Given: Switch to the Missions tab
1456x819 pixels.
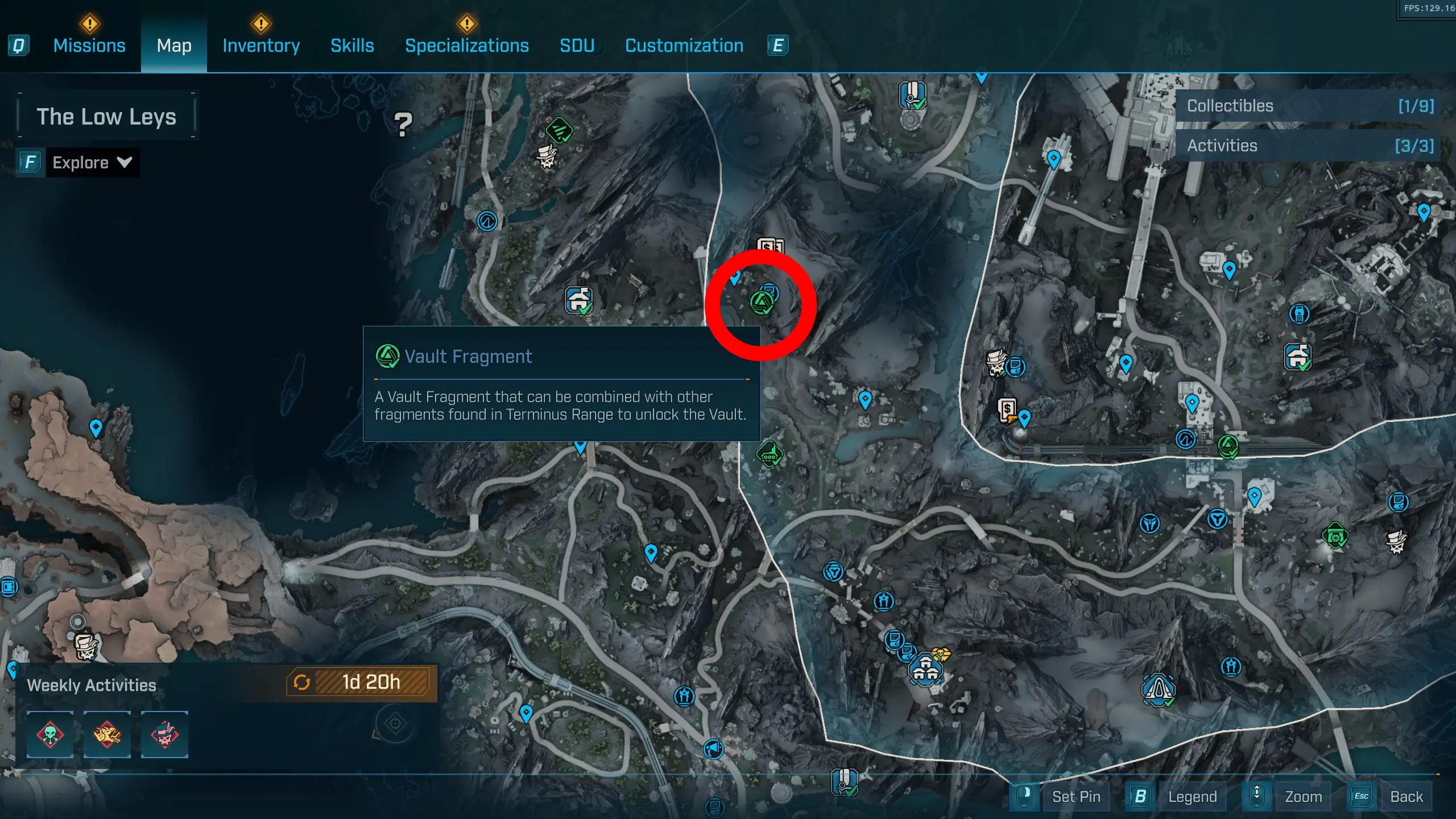Looking at the screenshot, I should tap(89, 45).
